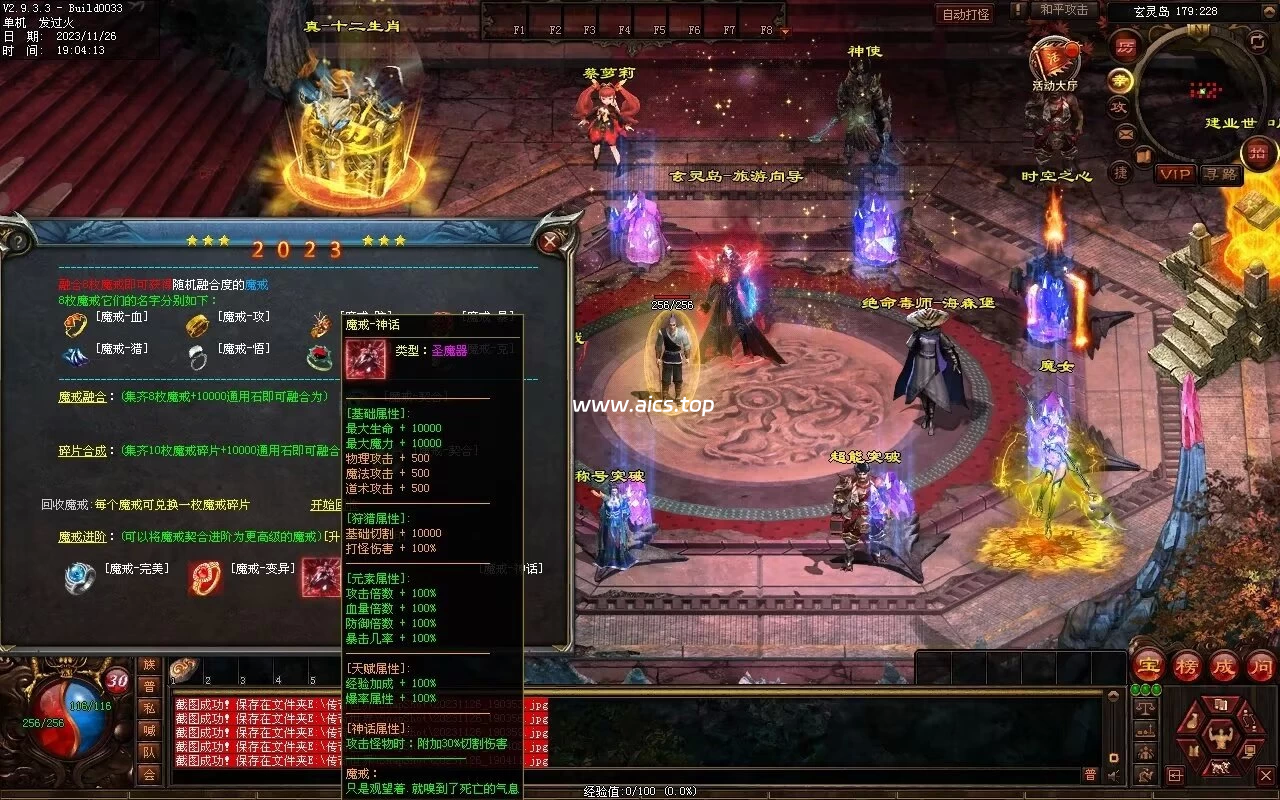Activate the 寻路 pathfinding button
This screenshot has width=1280, height=800.
click(x=1221, y=174)
